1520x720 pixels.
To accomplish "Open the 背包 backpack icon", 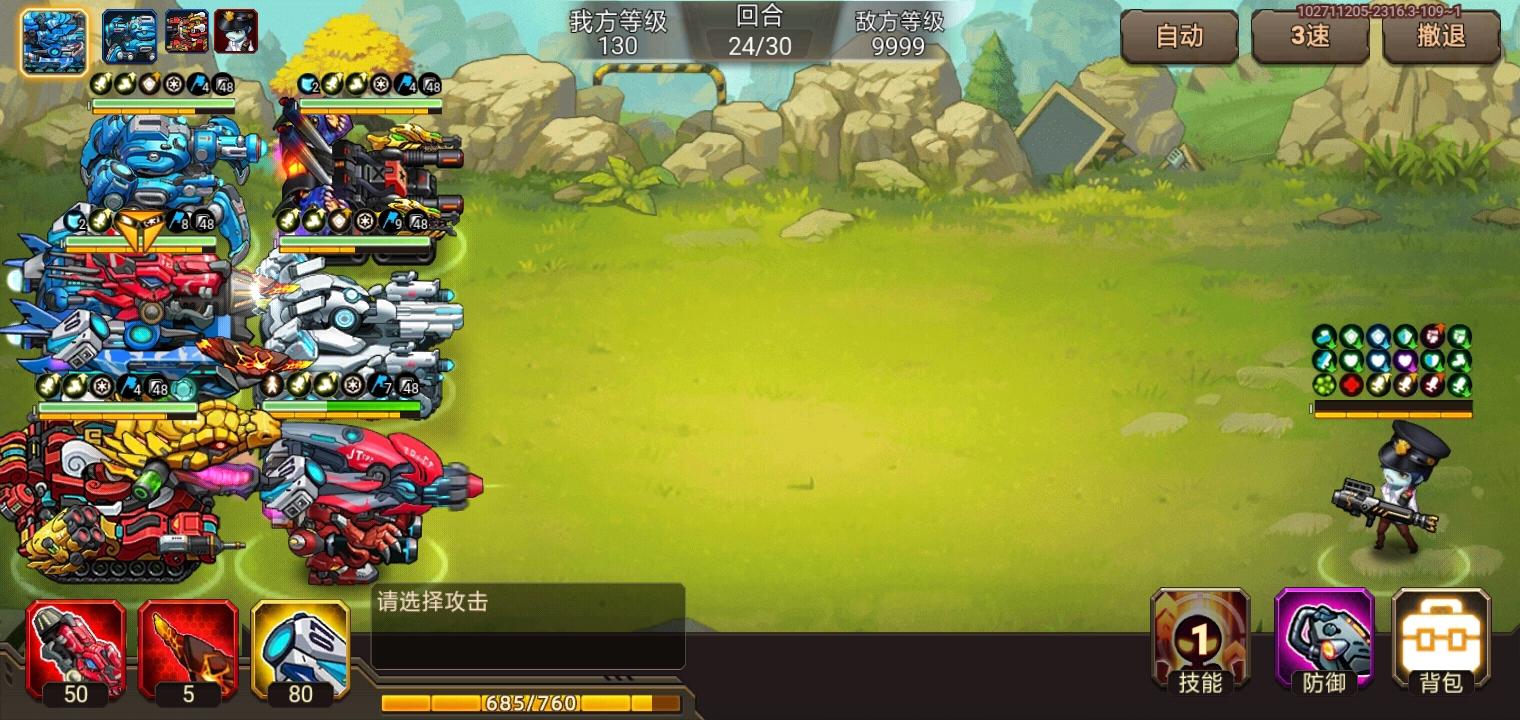I will tap(1440, 645).
